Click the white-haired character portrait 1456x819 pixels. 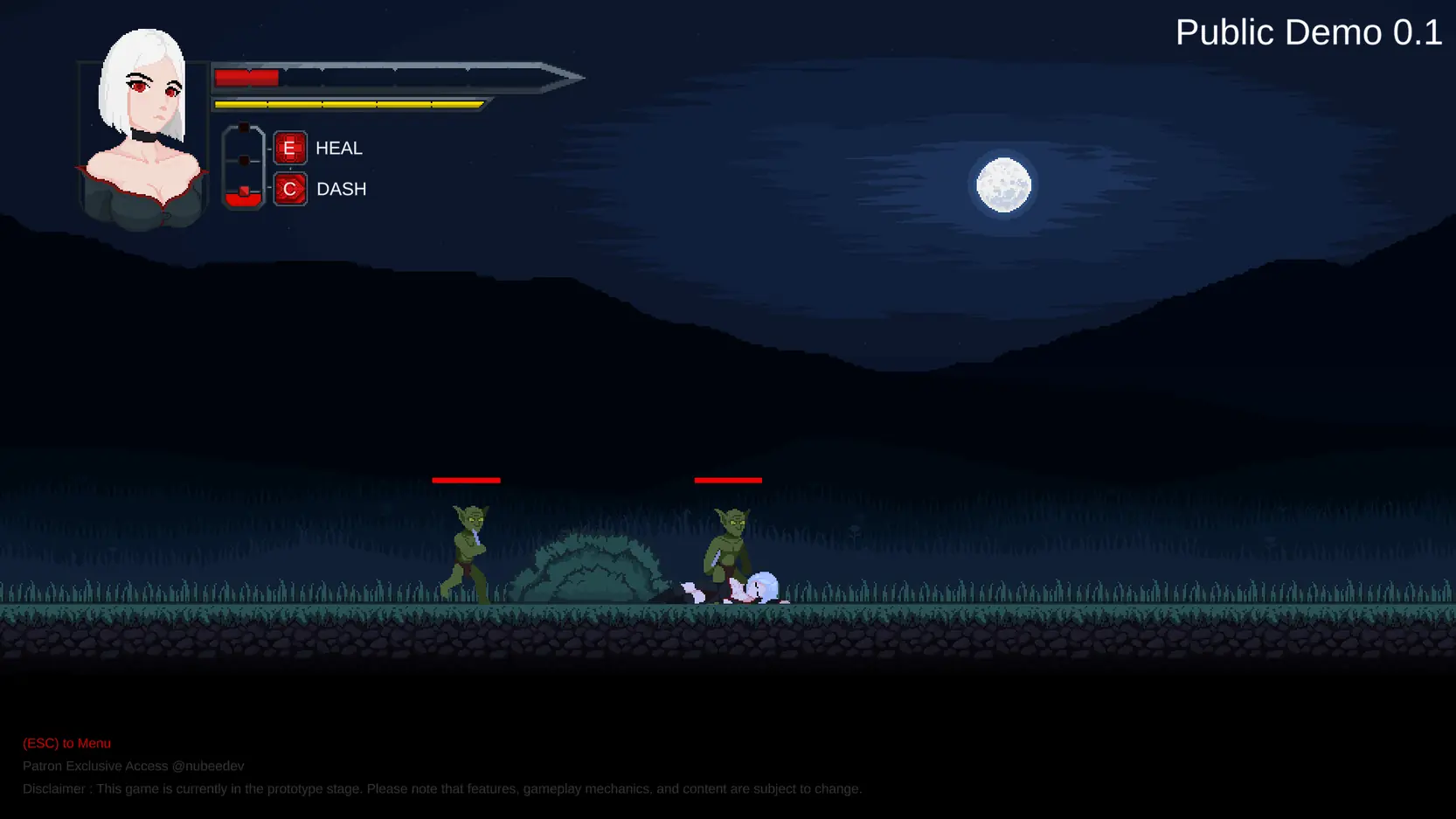[143, 129]
